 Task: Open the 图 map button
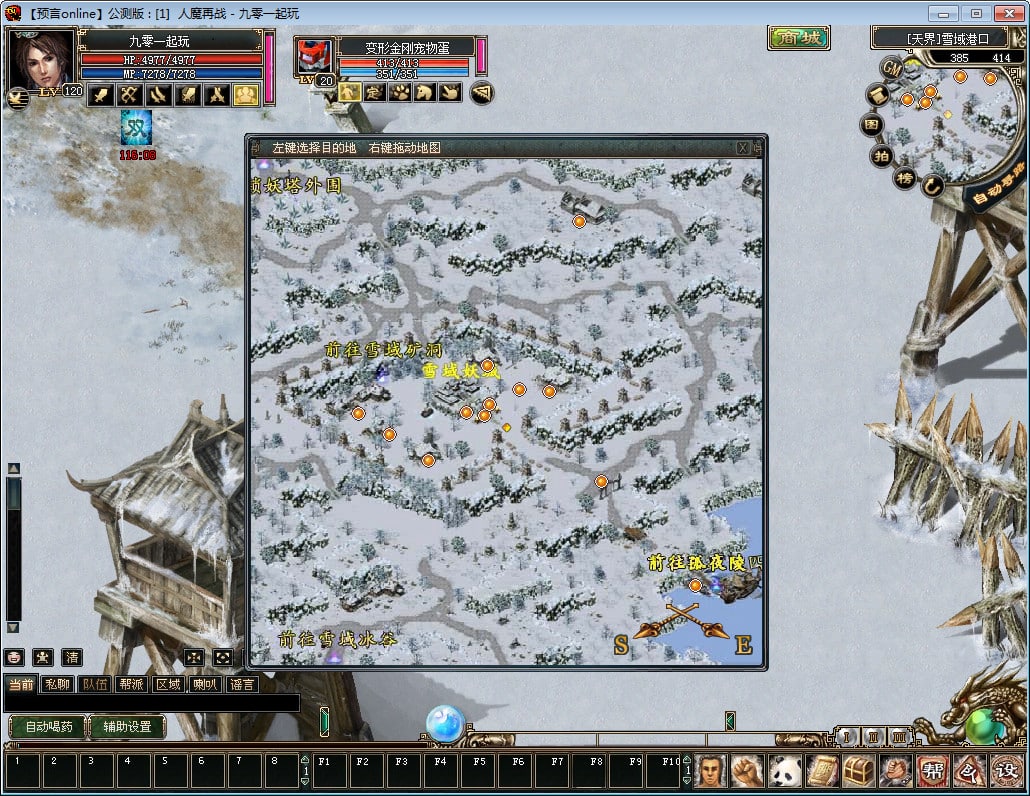pyautogui.click(x=872, y=126)
